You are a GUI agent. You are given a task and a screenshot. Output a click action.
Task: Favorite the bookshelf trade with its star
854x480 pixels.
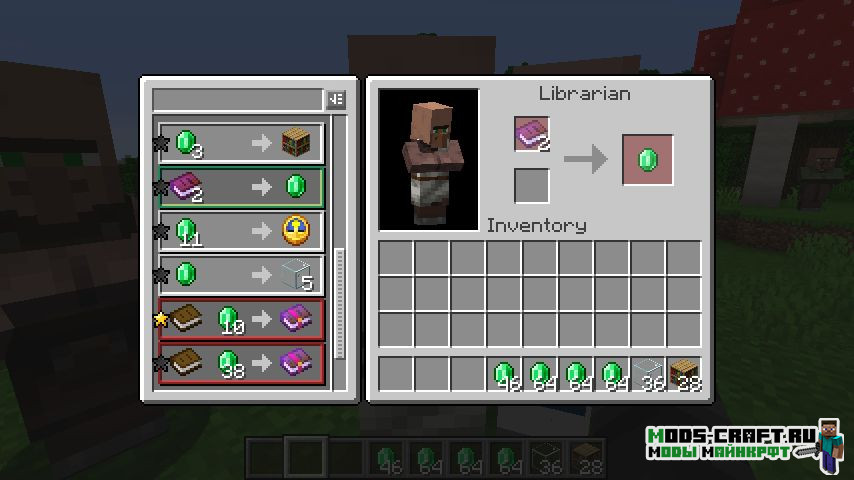(159, 144)
